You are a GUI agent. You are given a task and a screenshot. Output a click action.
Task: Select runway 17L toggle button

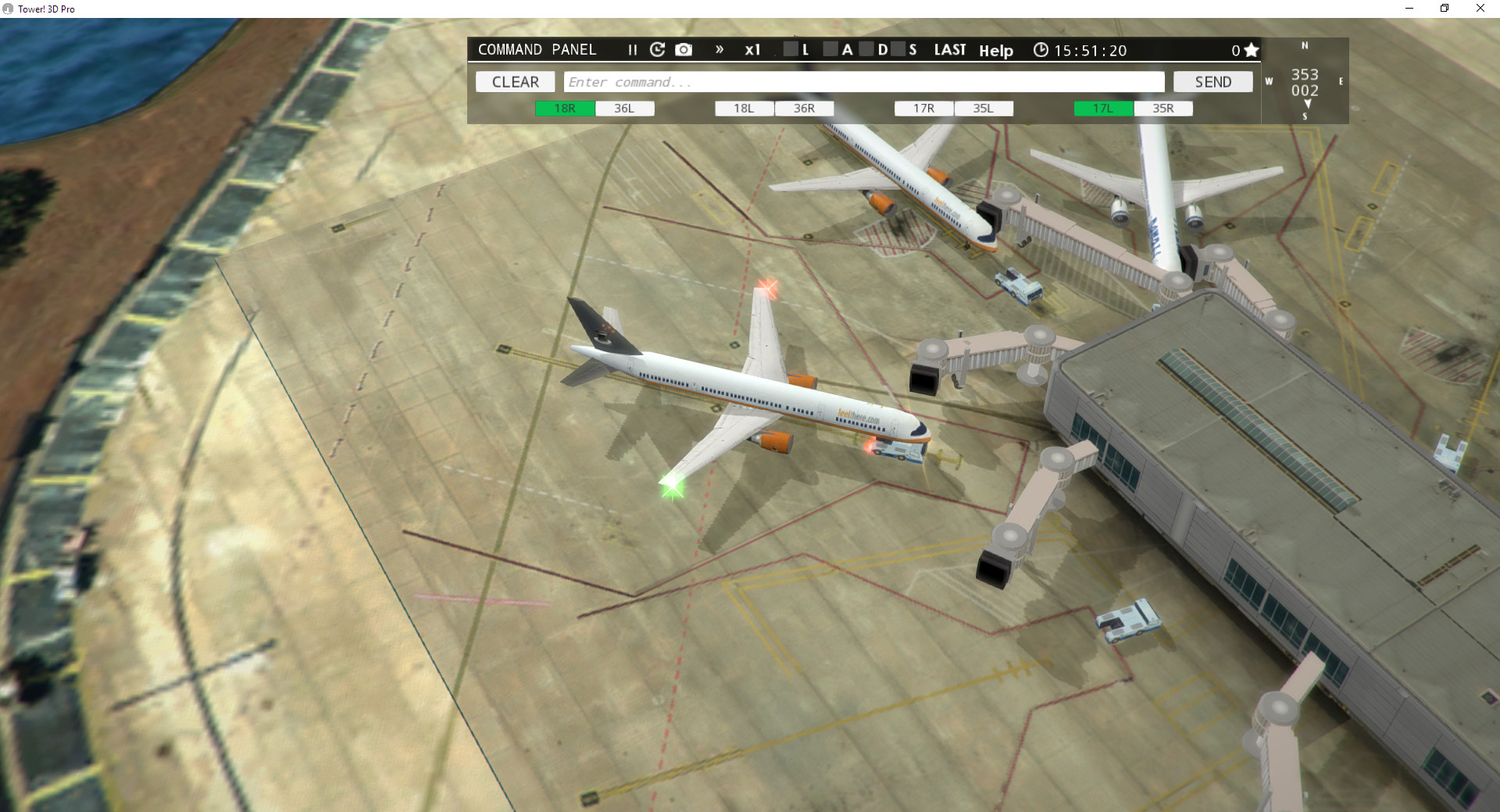tap(1102, 109)
